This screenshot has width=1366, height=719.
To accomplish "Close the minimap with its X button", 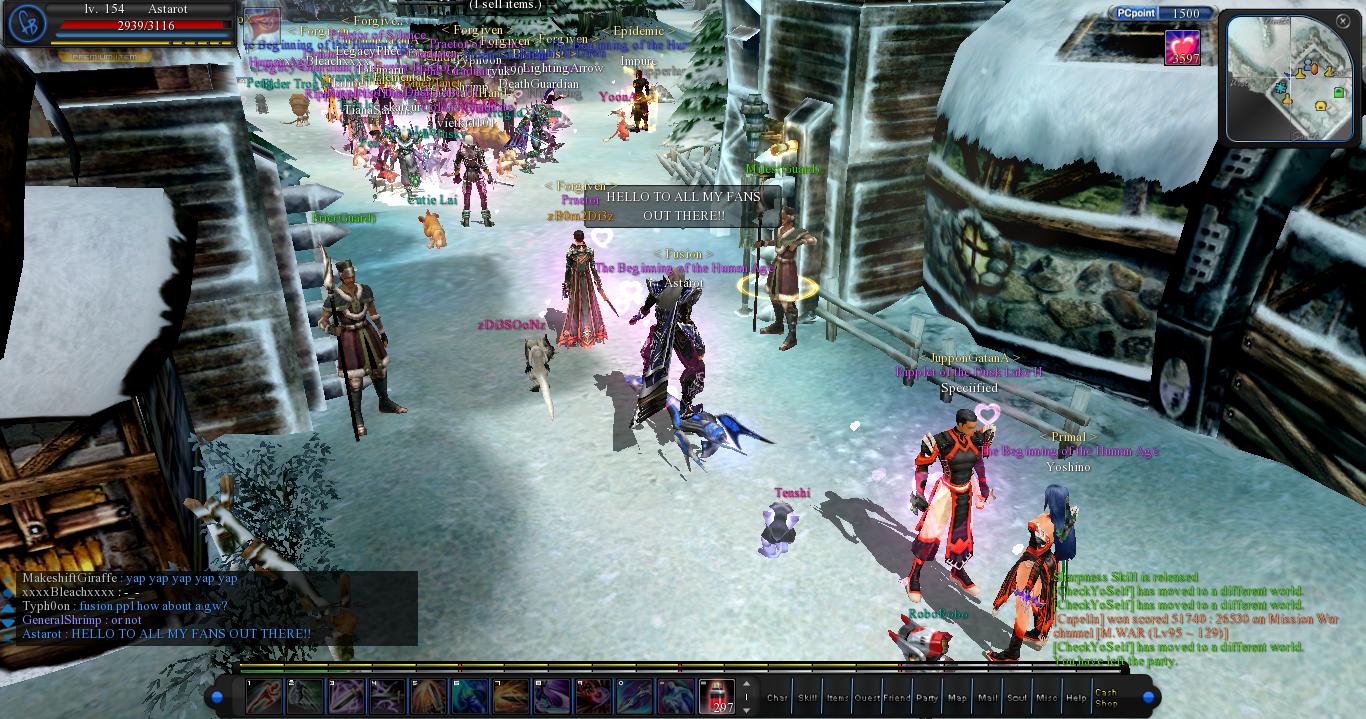I will (x=1343, y=20).
